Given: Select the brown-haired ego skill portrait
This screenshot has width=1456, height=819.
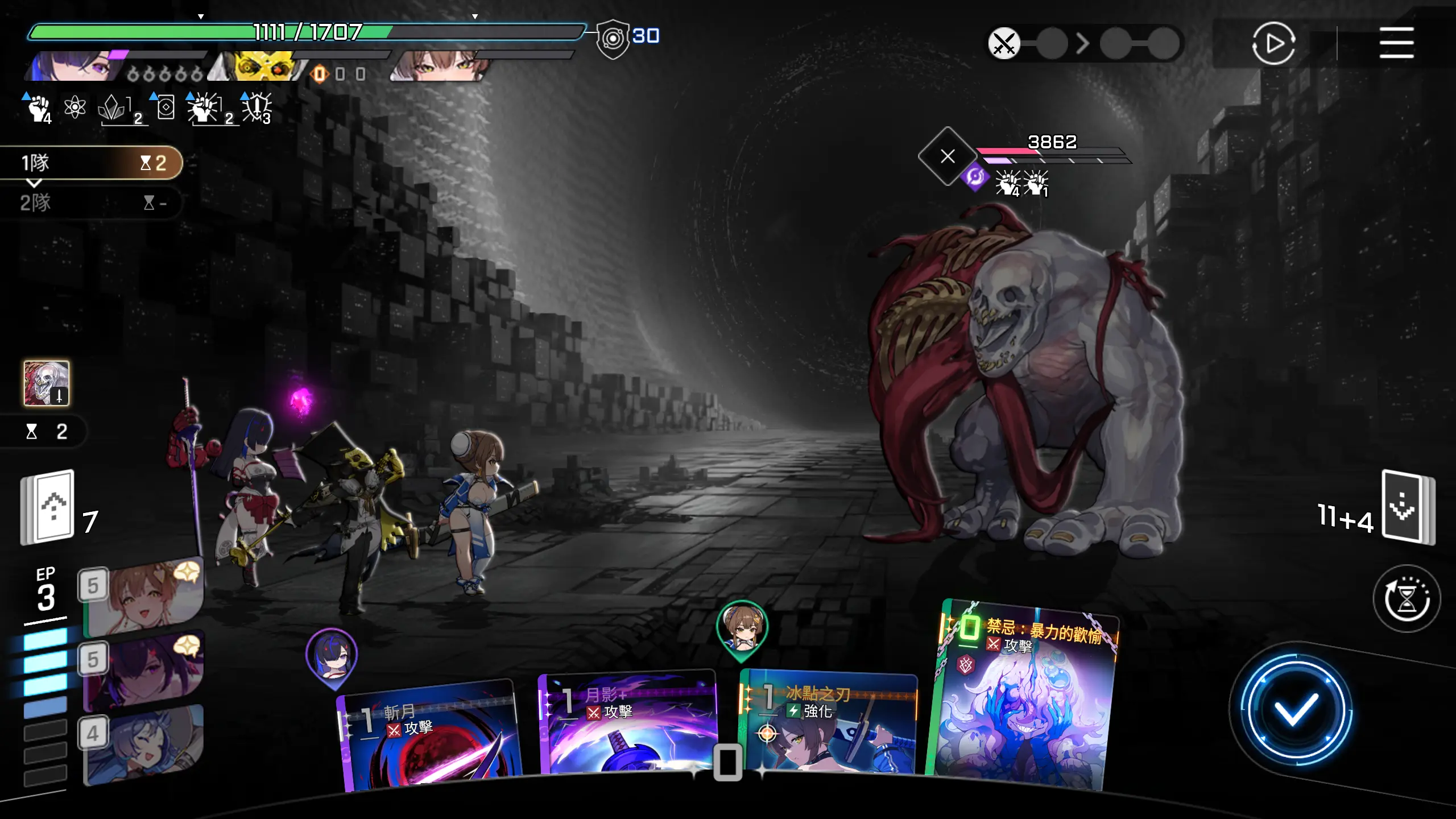Looking at the screenshot, I should click(144, 597).
